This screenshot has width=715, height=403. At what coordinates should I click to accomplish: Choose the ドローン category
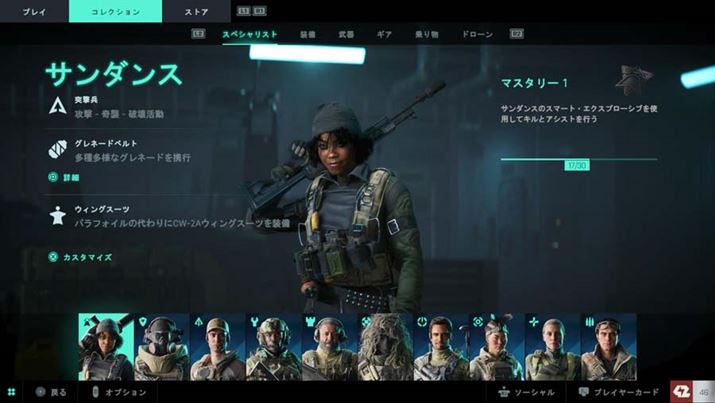click(x=477, y=34)
